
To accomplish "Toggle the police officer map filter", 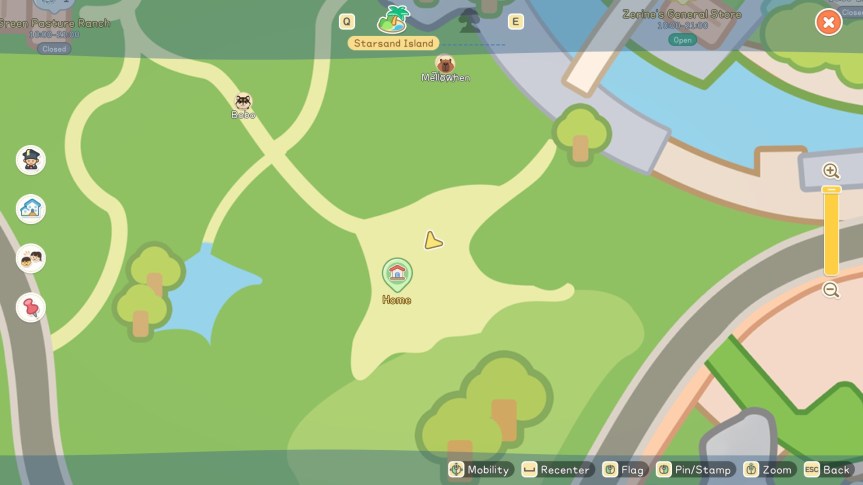I will click(31, 160).
